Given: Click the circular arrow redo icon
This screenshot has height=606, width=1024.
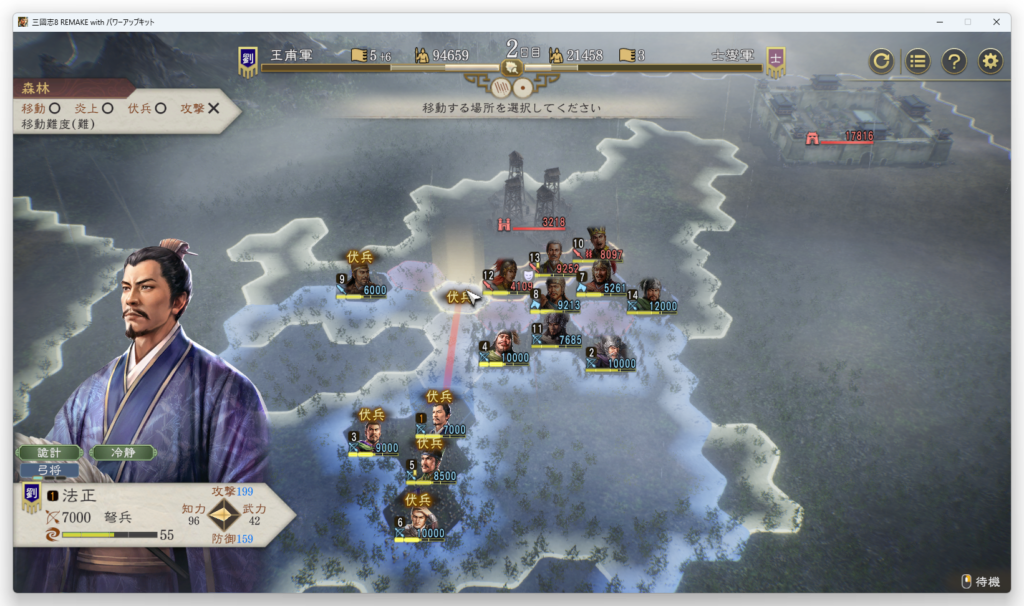Looking at the screenshot, I should (x=881, y=61).
